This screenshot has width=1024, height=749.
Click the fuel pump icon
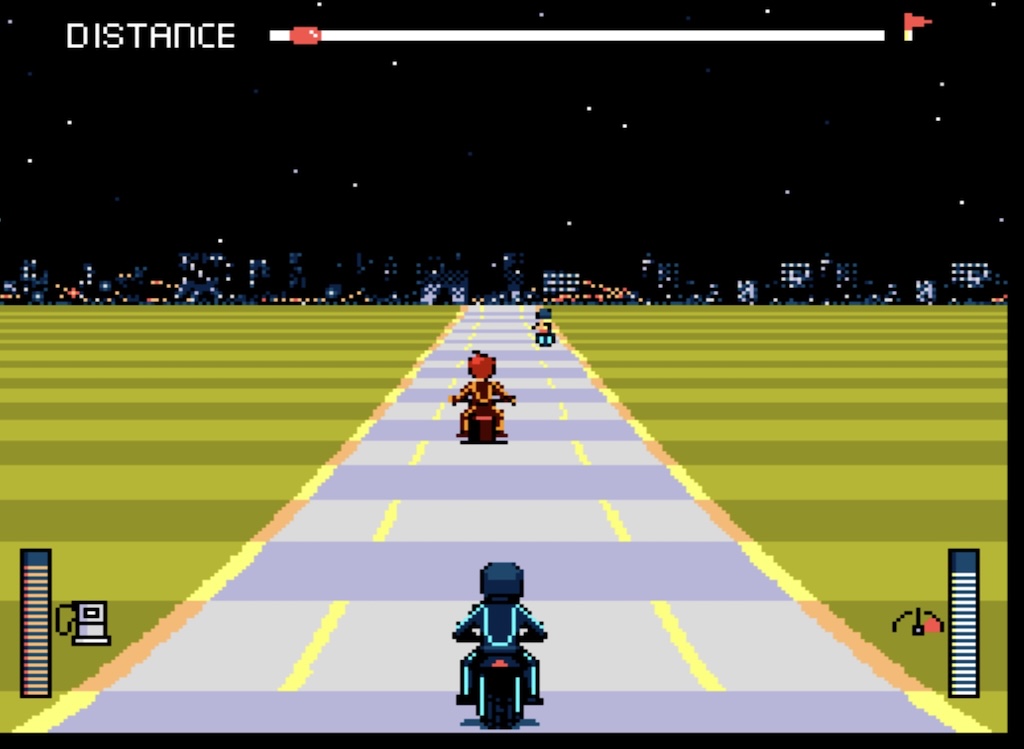click(x=86, y=622)
